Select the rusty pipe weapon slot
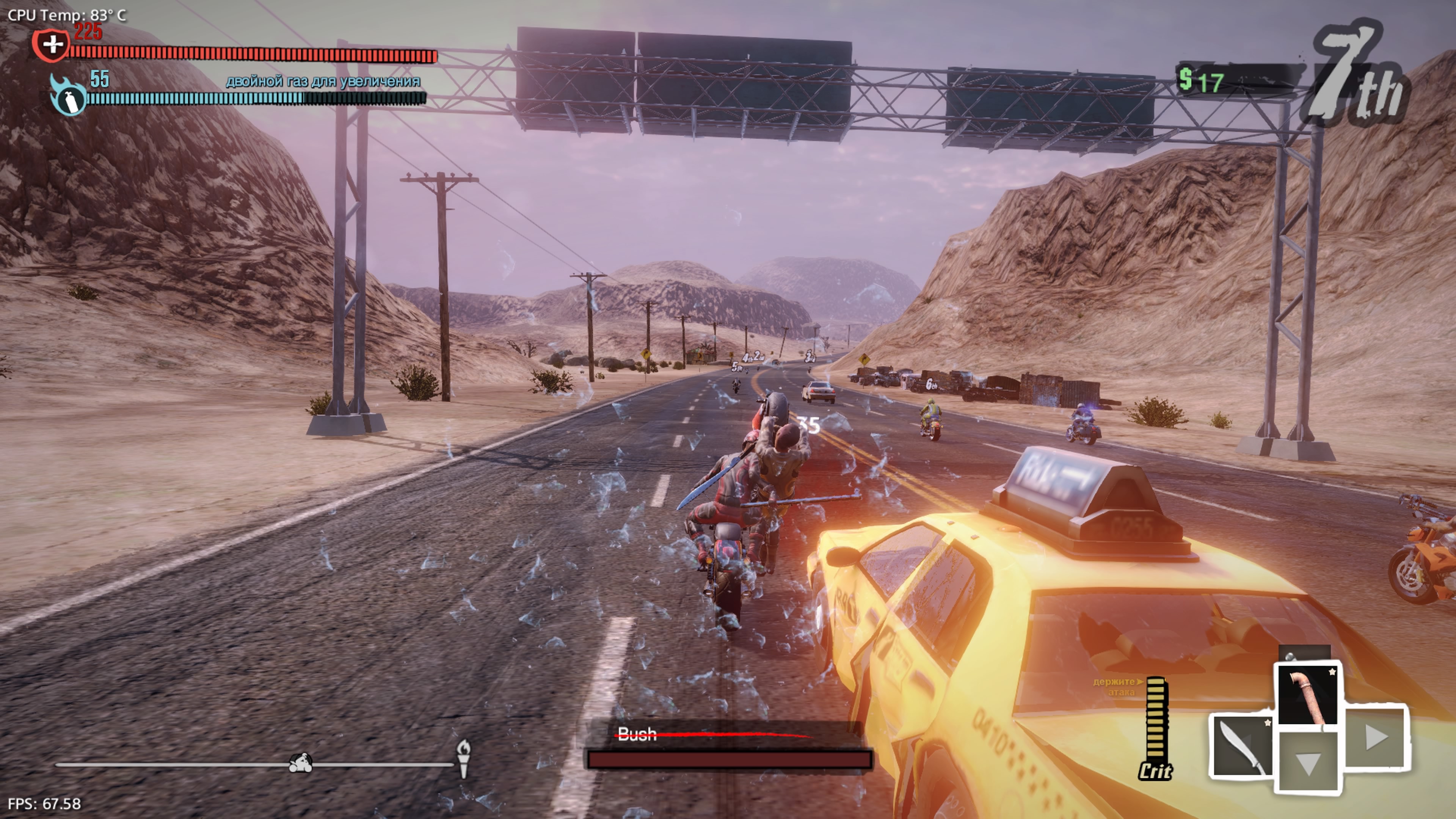Viewport: 1456px width, 819px height. click(1308, 695)
